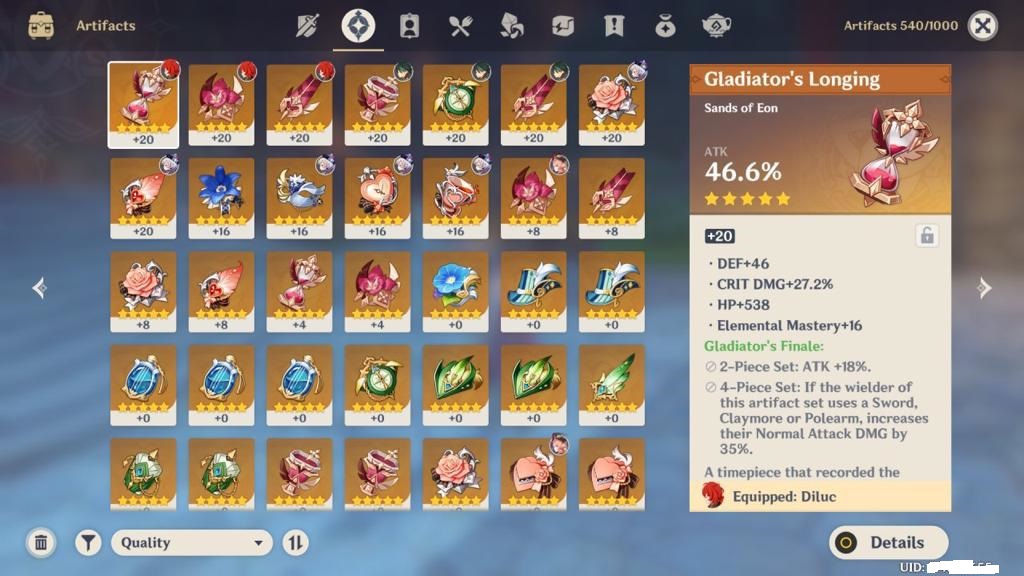The image size is (1024, 576).
Task: Open the Quality sort dropdown
Action: tap(191, 543)
